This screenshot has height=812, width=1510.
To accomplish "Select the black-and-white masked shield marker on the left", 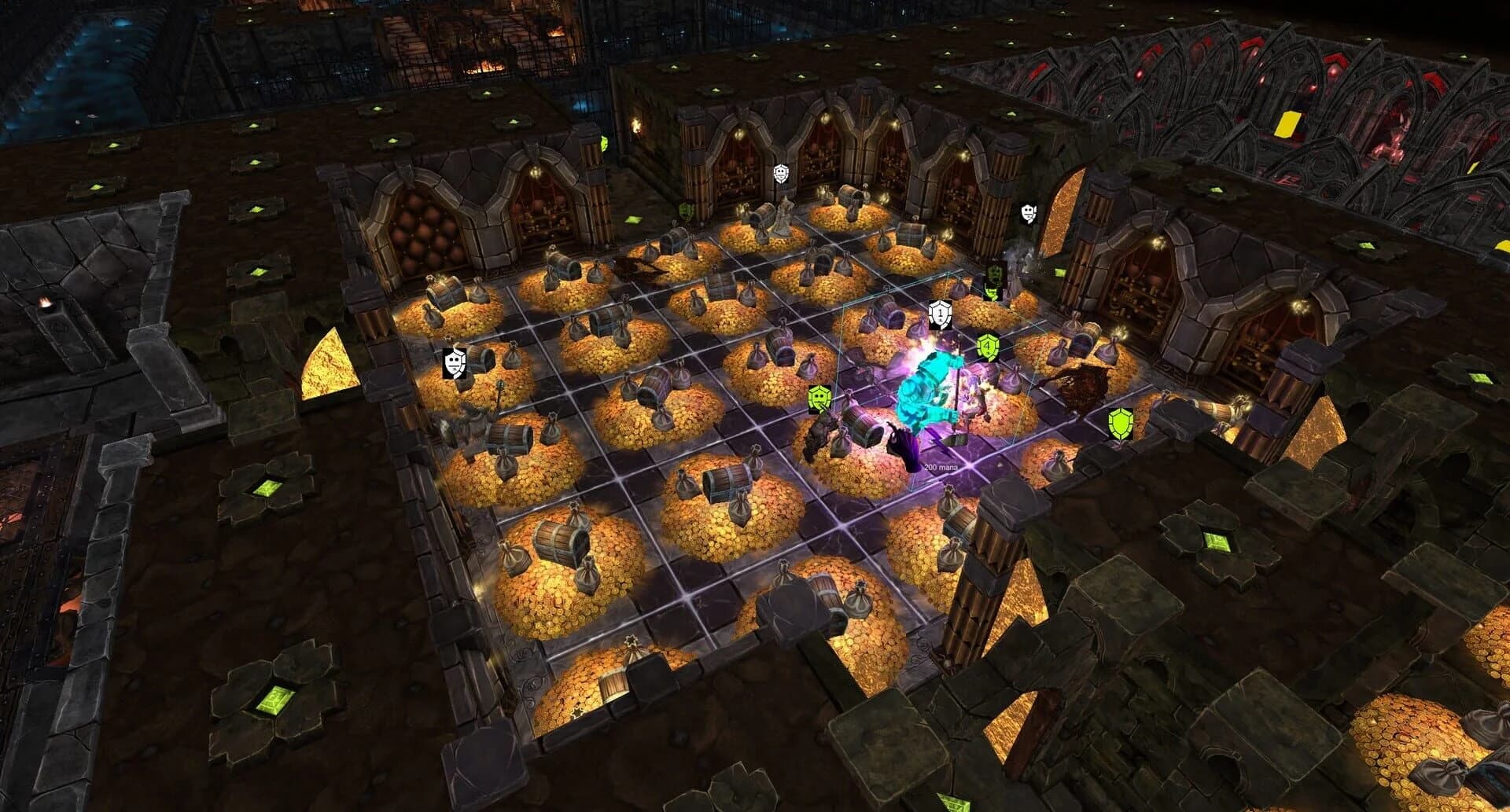I will (456, 363).
